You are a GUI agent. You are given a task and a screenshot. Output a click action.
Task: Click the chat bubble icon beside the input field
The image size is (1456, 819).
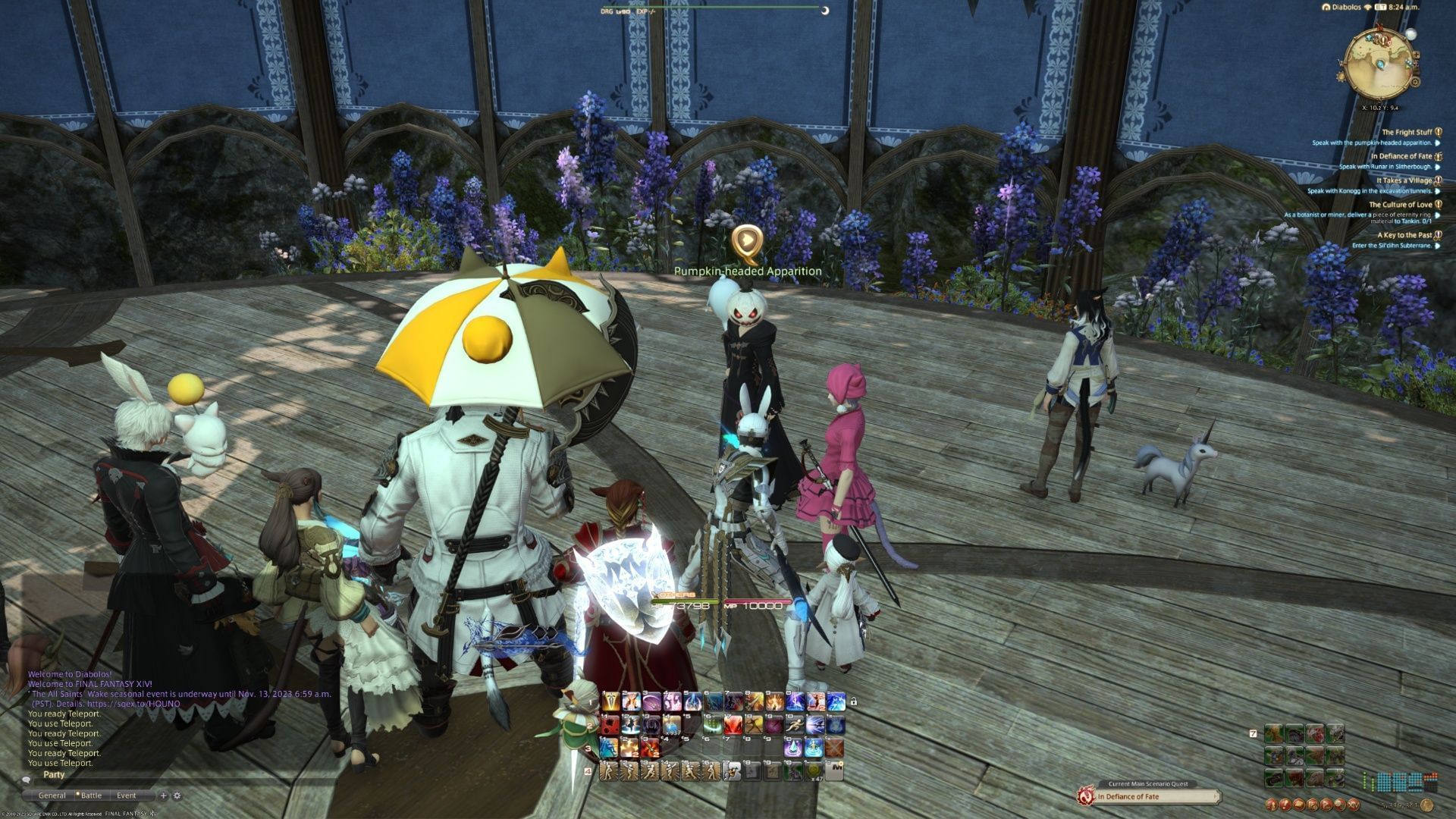coord(27,780)
